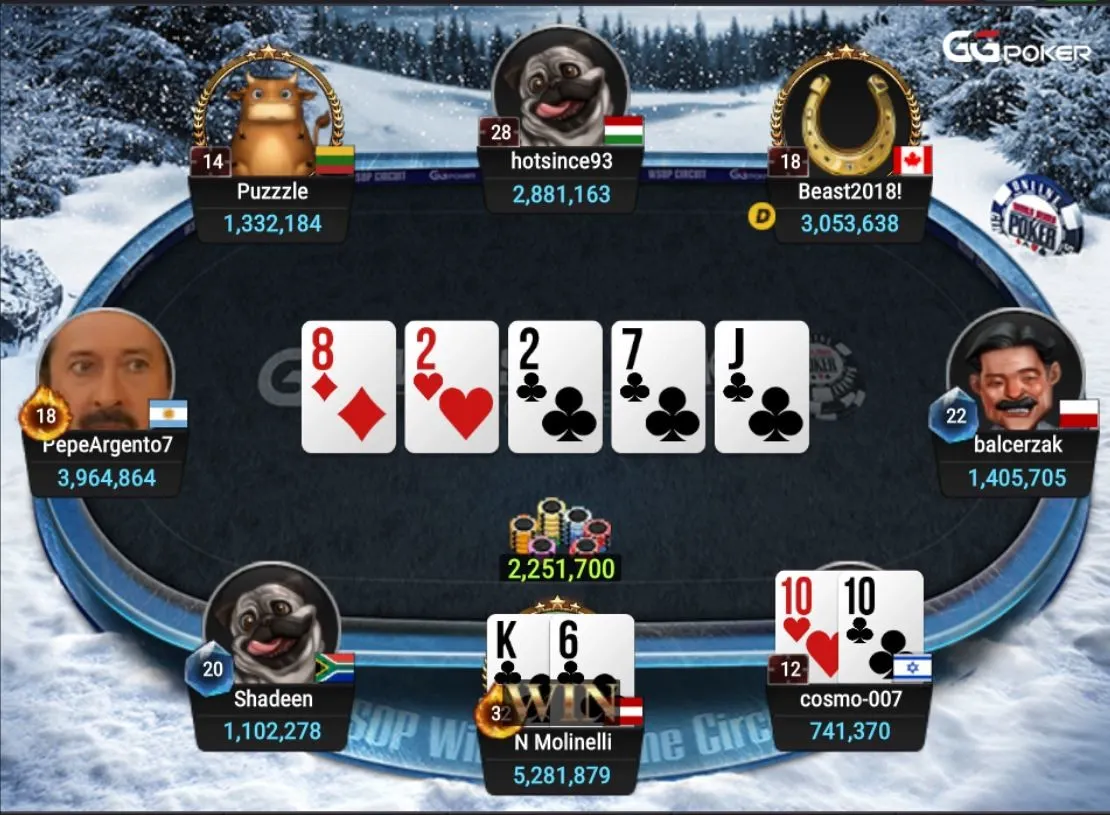Image resolution: width=1110 pixels, height=815 pixels.
Task: Select hotsince93's pug avatar
Action: (561, 91)
